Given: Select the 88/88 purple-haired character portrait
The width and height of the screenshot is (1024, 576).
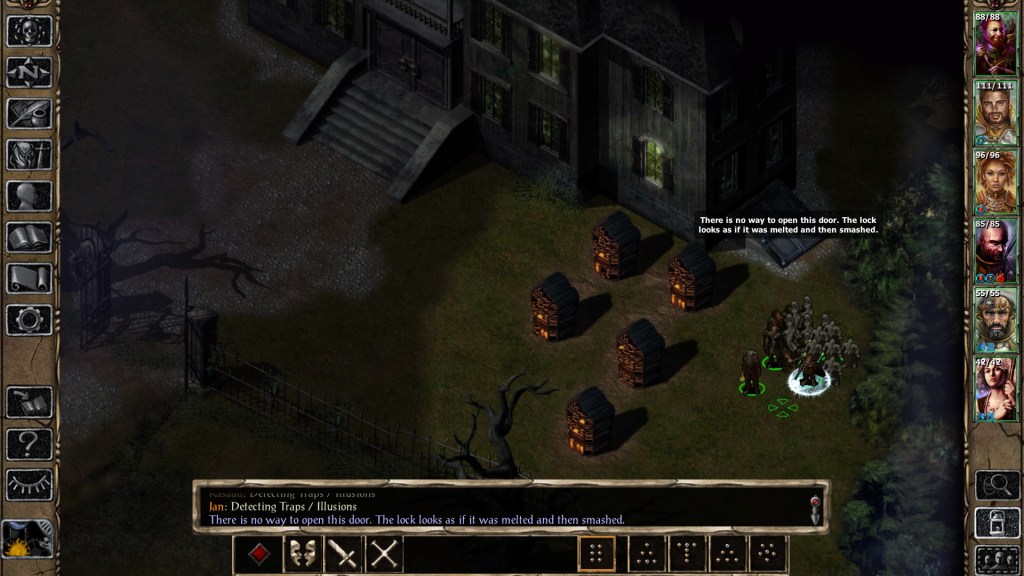Looking at the screenshot, I should coord(996,44).
